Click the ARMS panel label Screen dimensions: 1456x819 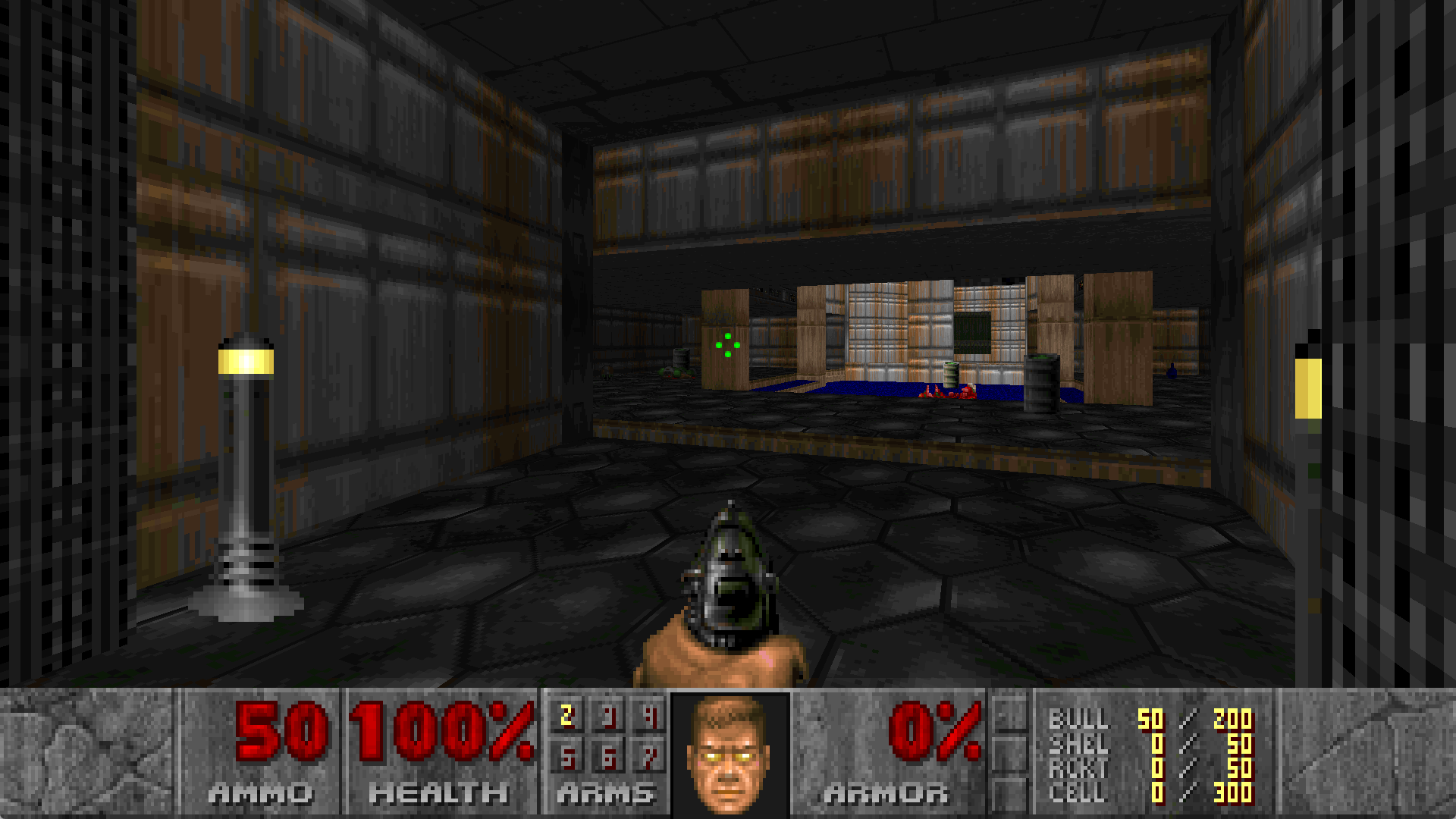[x=603, y=795]
